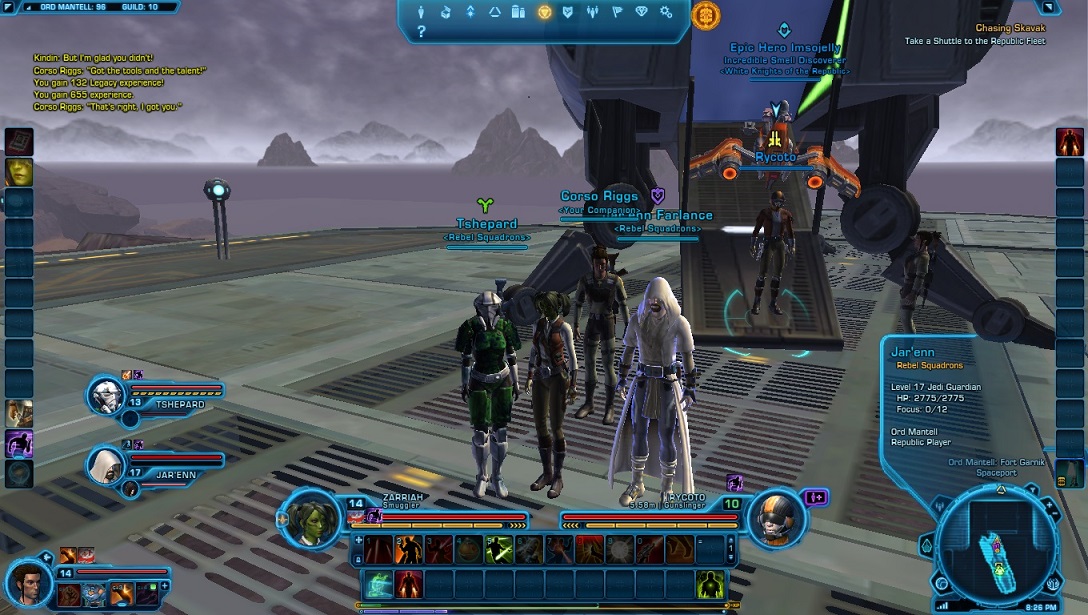Select party member Jar'enn's portrait frame
The image size is (1088, 615).
[x=104, y=463]
